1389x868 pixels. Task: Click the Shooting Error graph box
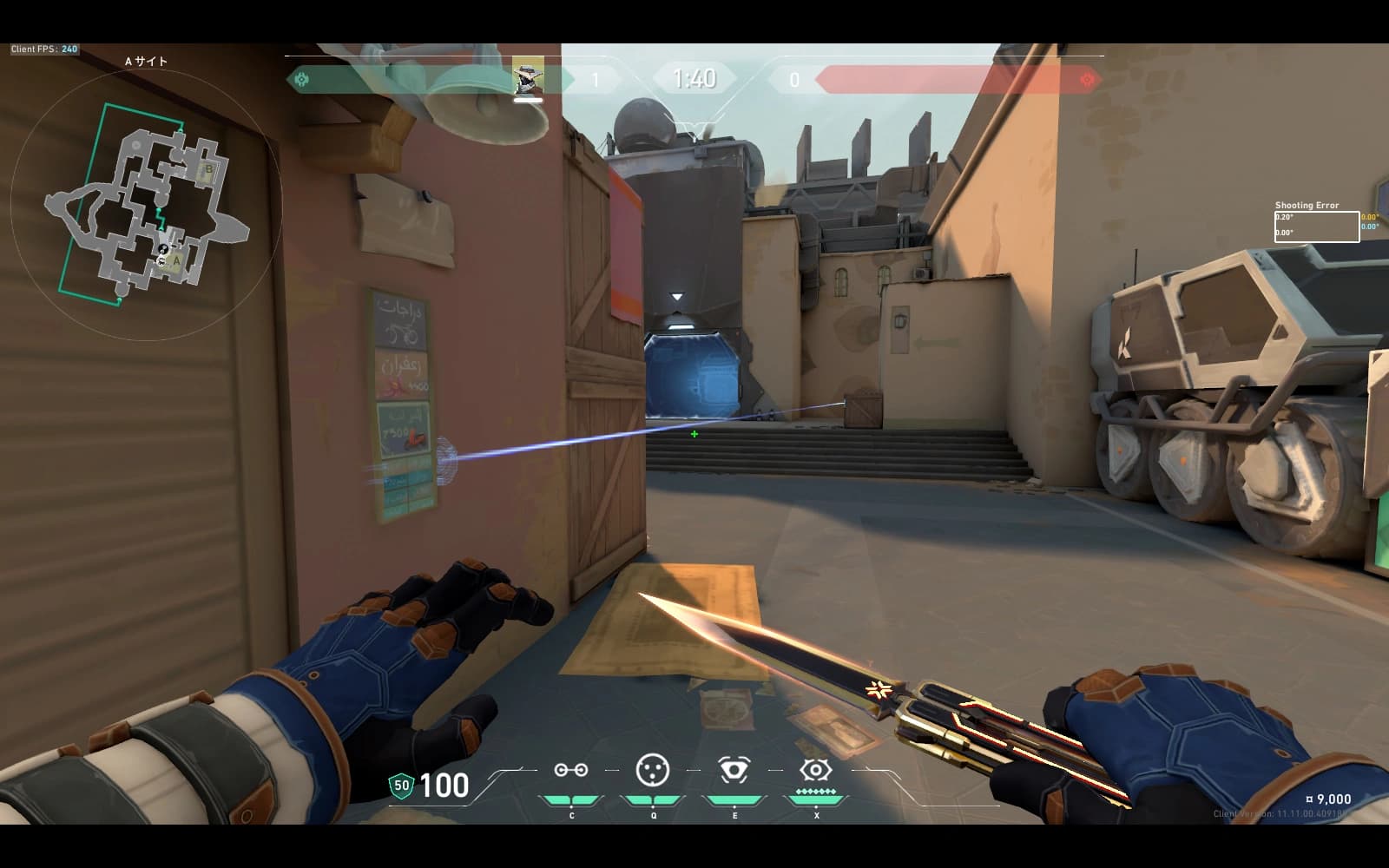click(x=1316, y=227)
